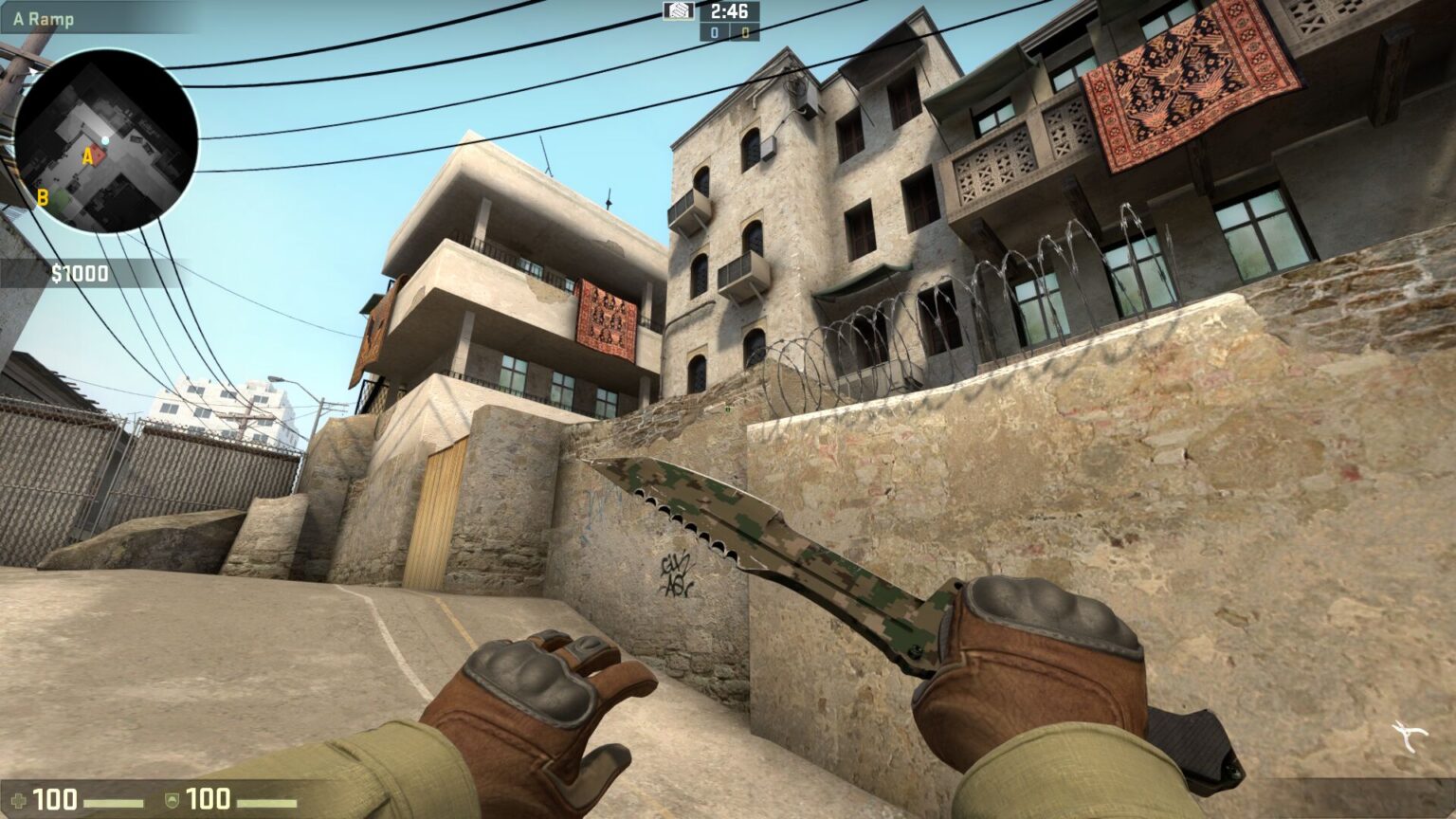Click the crosshair at screen center
Screen dimensions: 1456x819
728,409
